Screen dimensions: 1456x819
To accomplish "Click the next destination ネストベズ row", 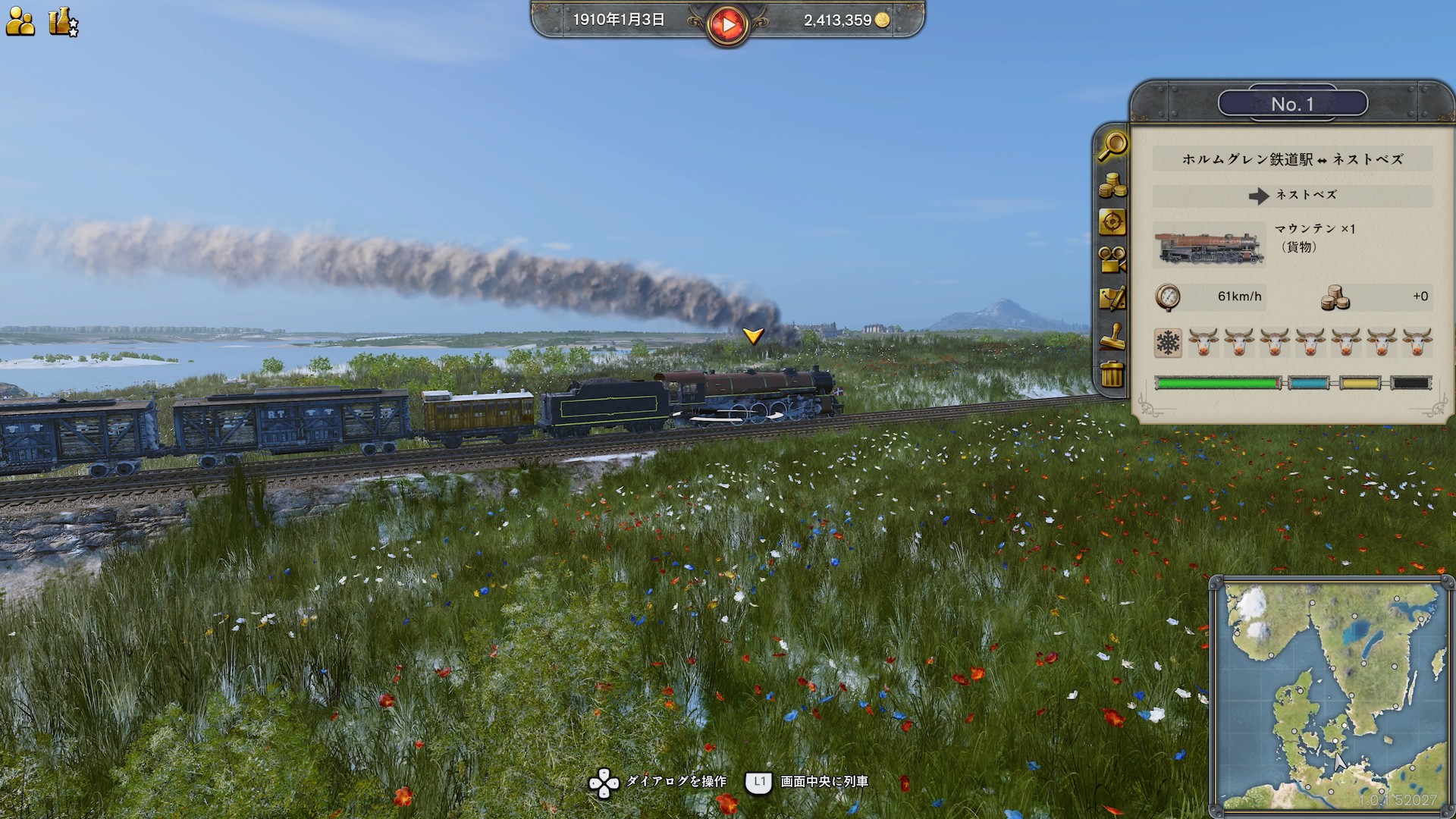I will pyautogui.click(x=1292, y=196).
